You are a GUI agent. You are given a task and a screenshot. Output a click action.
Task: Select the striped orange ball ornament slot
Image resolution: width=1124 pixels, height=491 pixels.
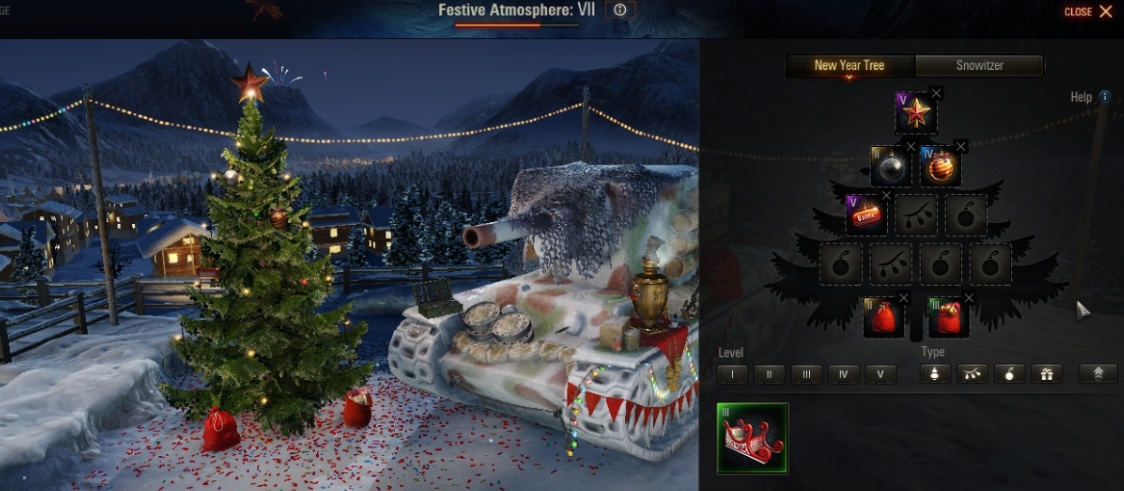click(x=940, y=167)
